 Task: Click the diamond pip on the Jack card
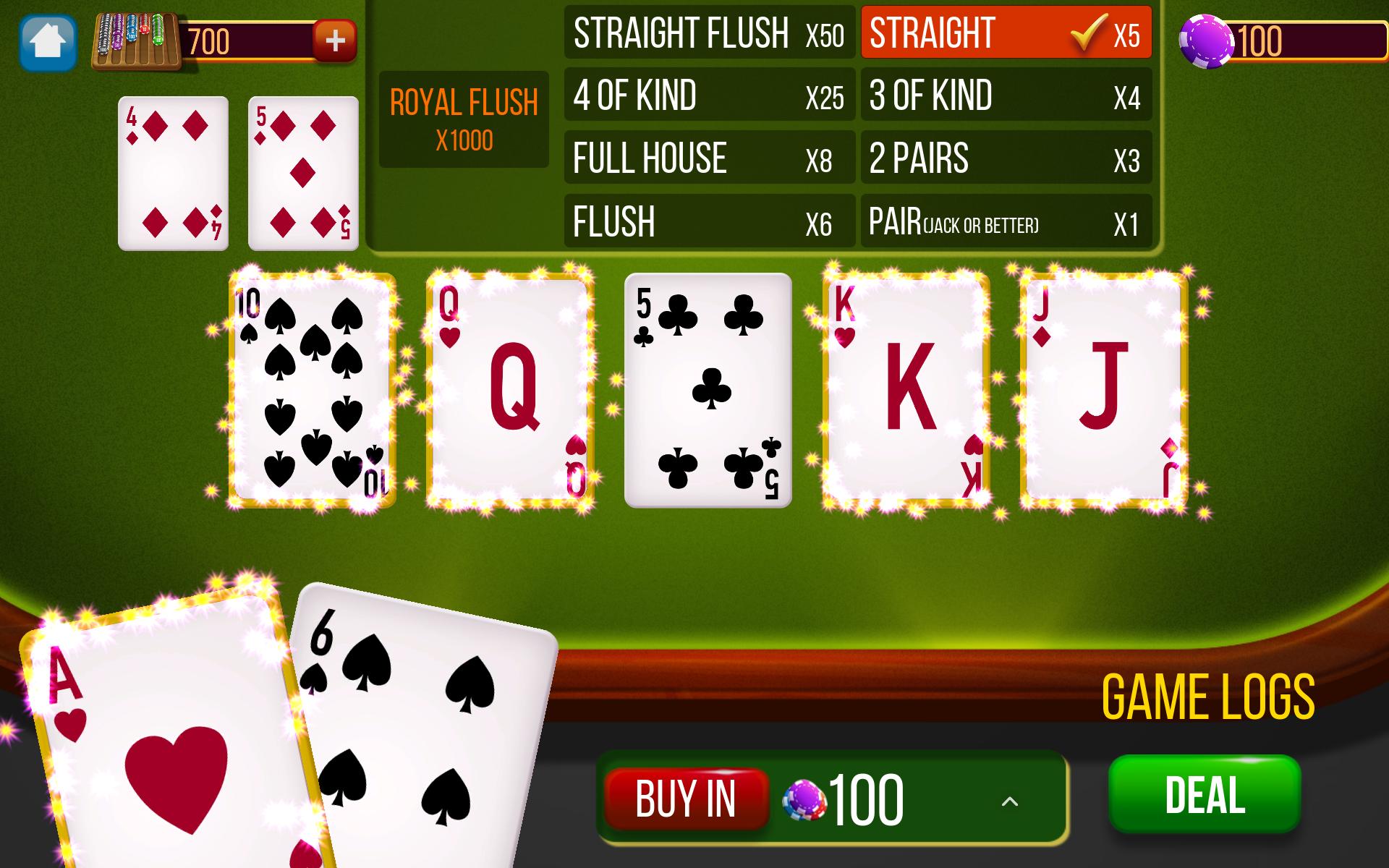(1042, 336)
